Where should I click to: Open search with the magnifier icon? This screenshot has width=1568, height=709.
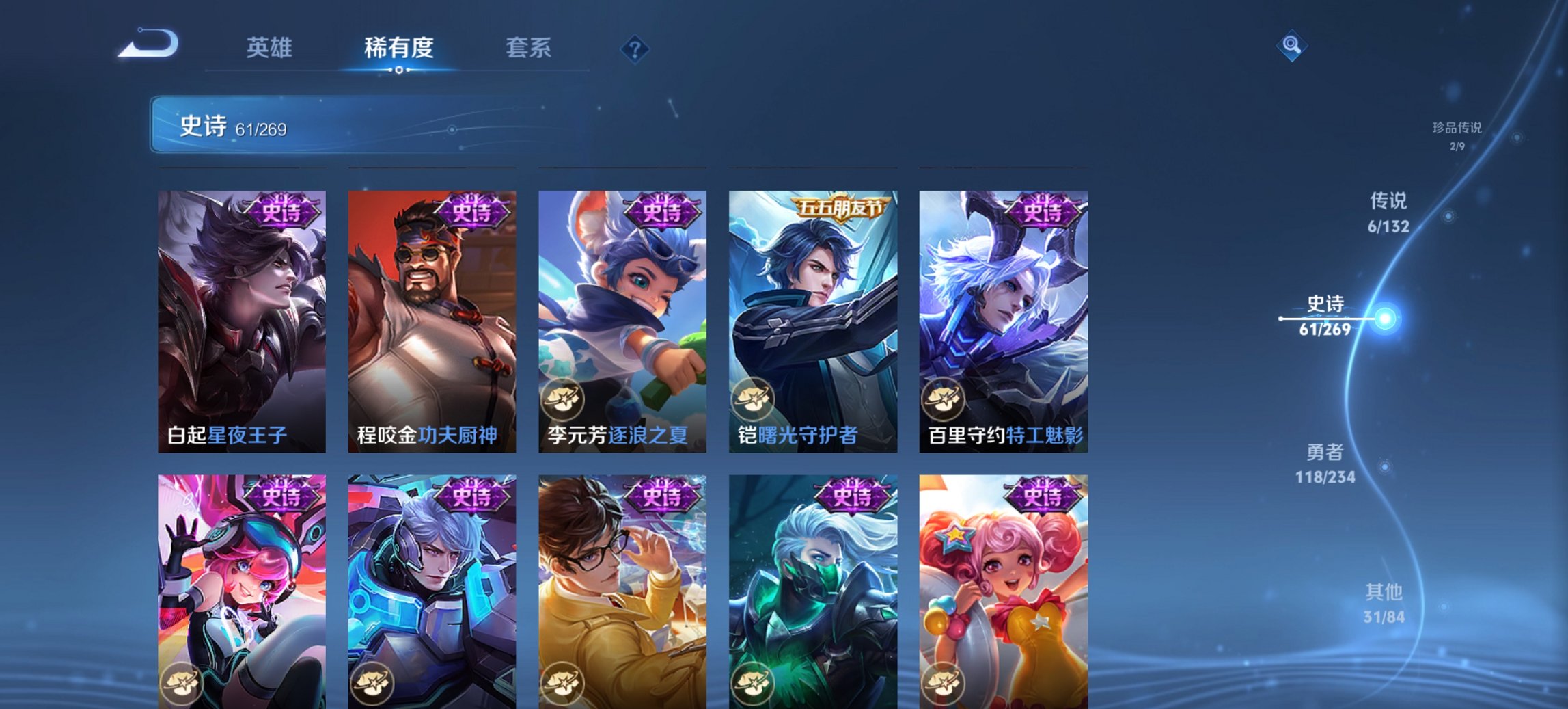(x=1290, y=46)
